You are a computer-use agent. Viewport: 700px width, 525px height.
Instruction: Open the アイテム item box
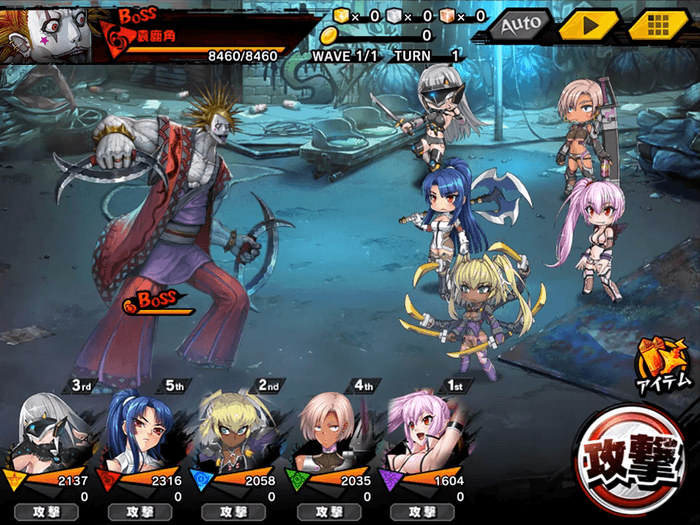[662, 364]
